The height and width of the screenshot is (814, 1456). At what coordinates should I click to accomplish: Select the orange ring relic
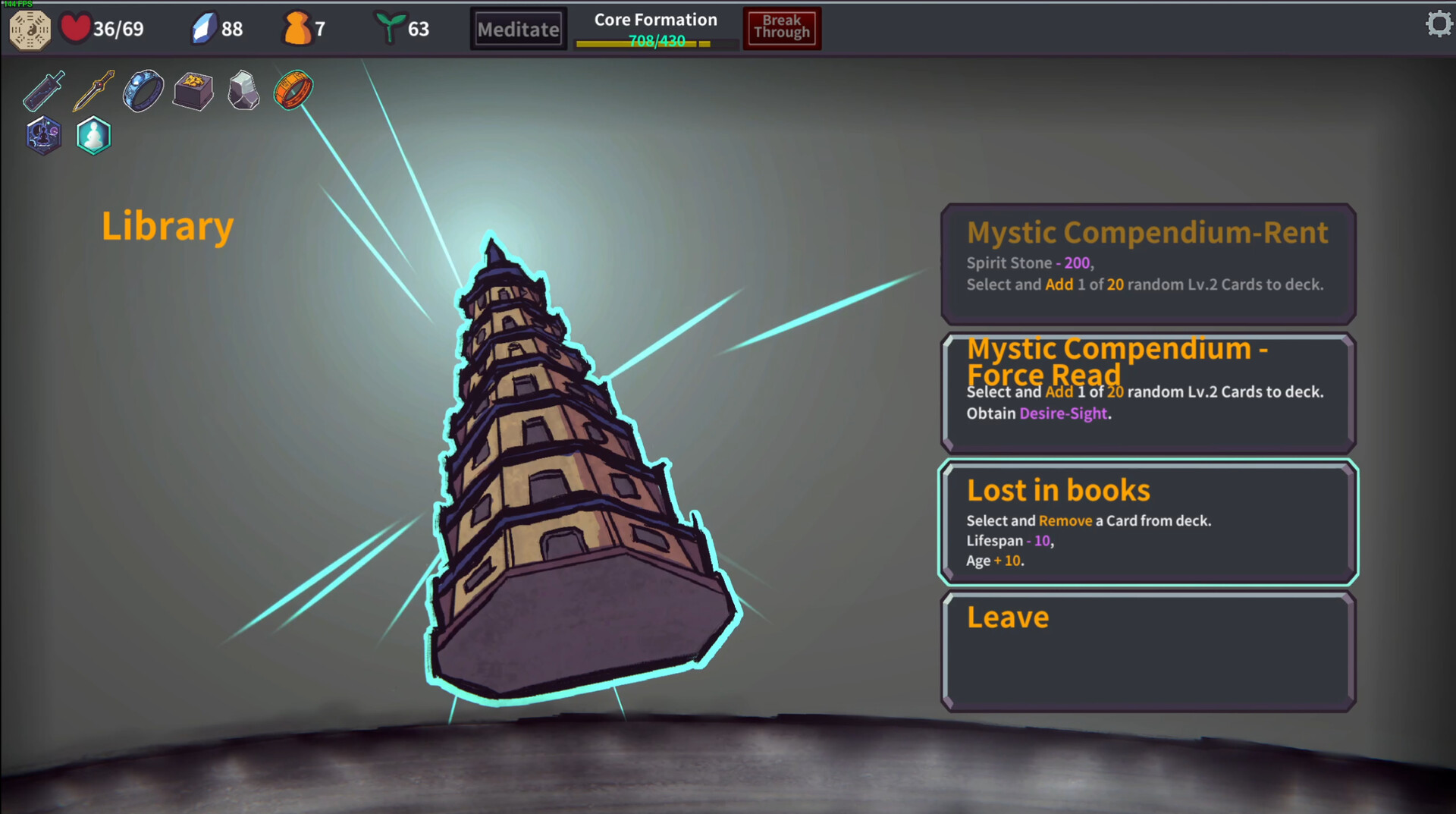pyautogui.click(x=293, y=90)
